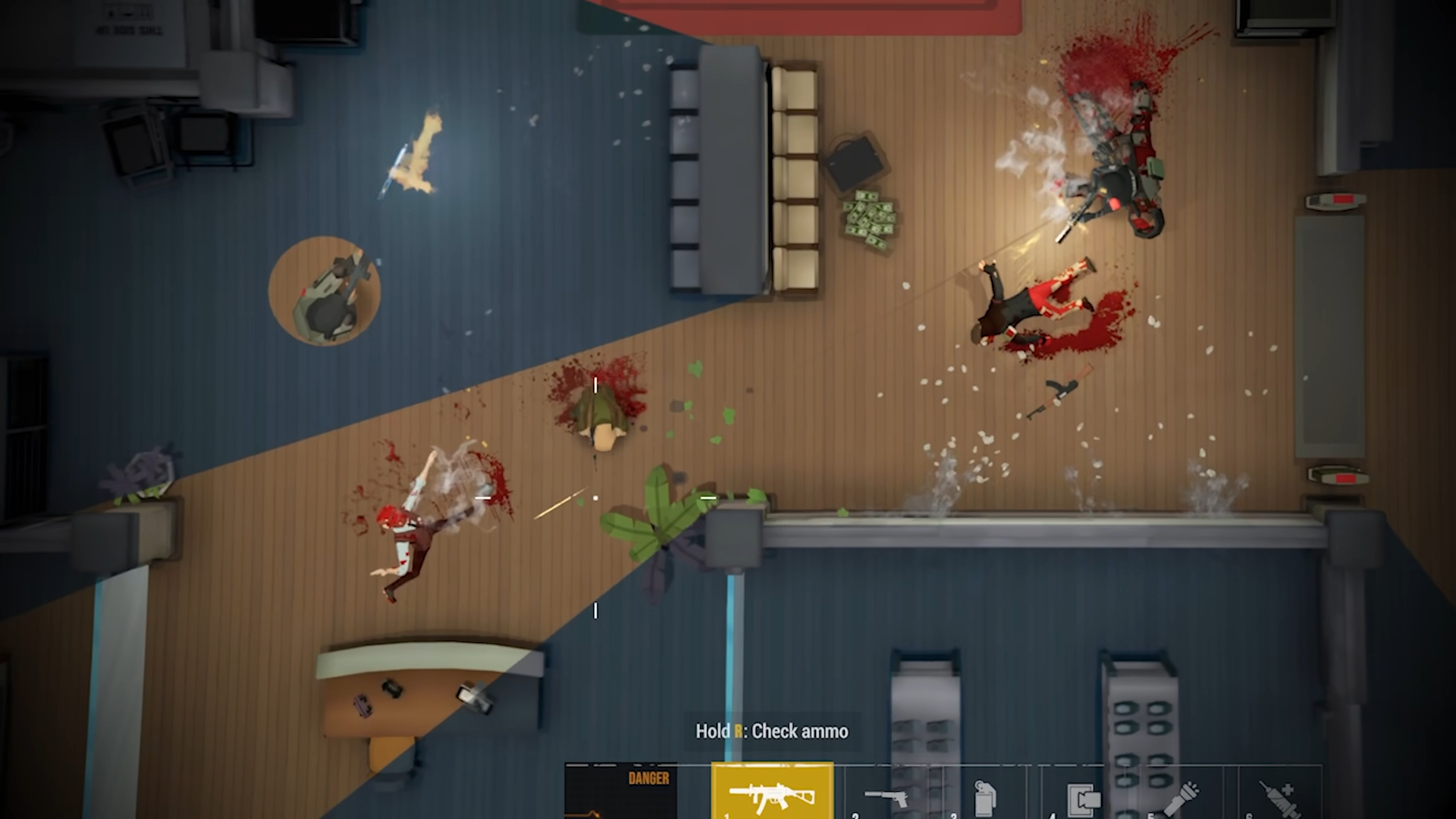
Task: Switch to the silenced pistol slot
Action: (x=886, y=796)
